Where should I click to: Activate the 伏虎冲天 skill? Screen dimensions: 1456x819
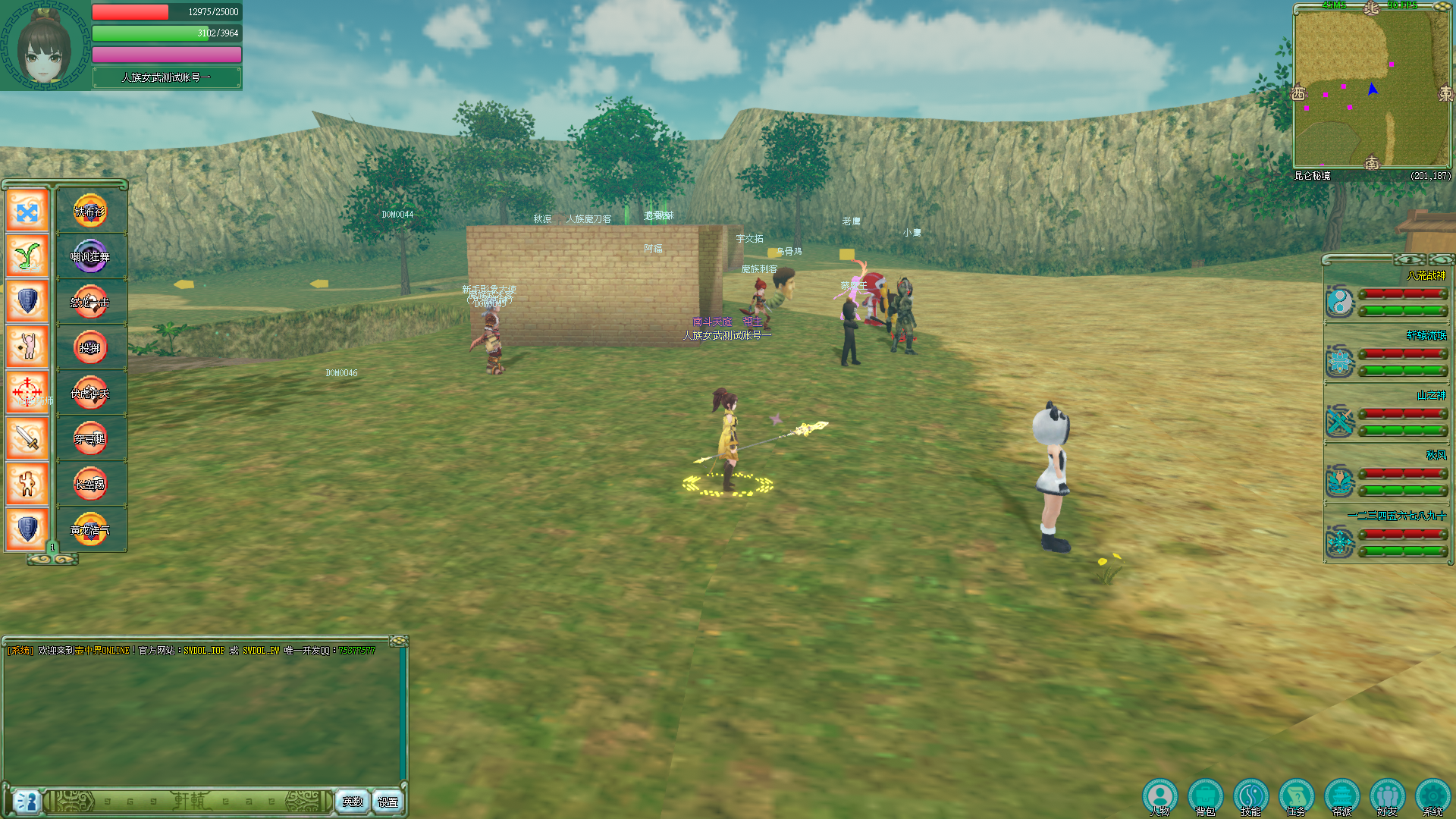(90, 394)
